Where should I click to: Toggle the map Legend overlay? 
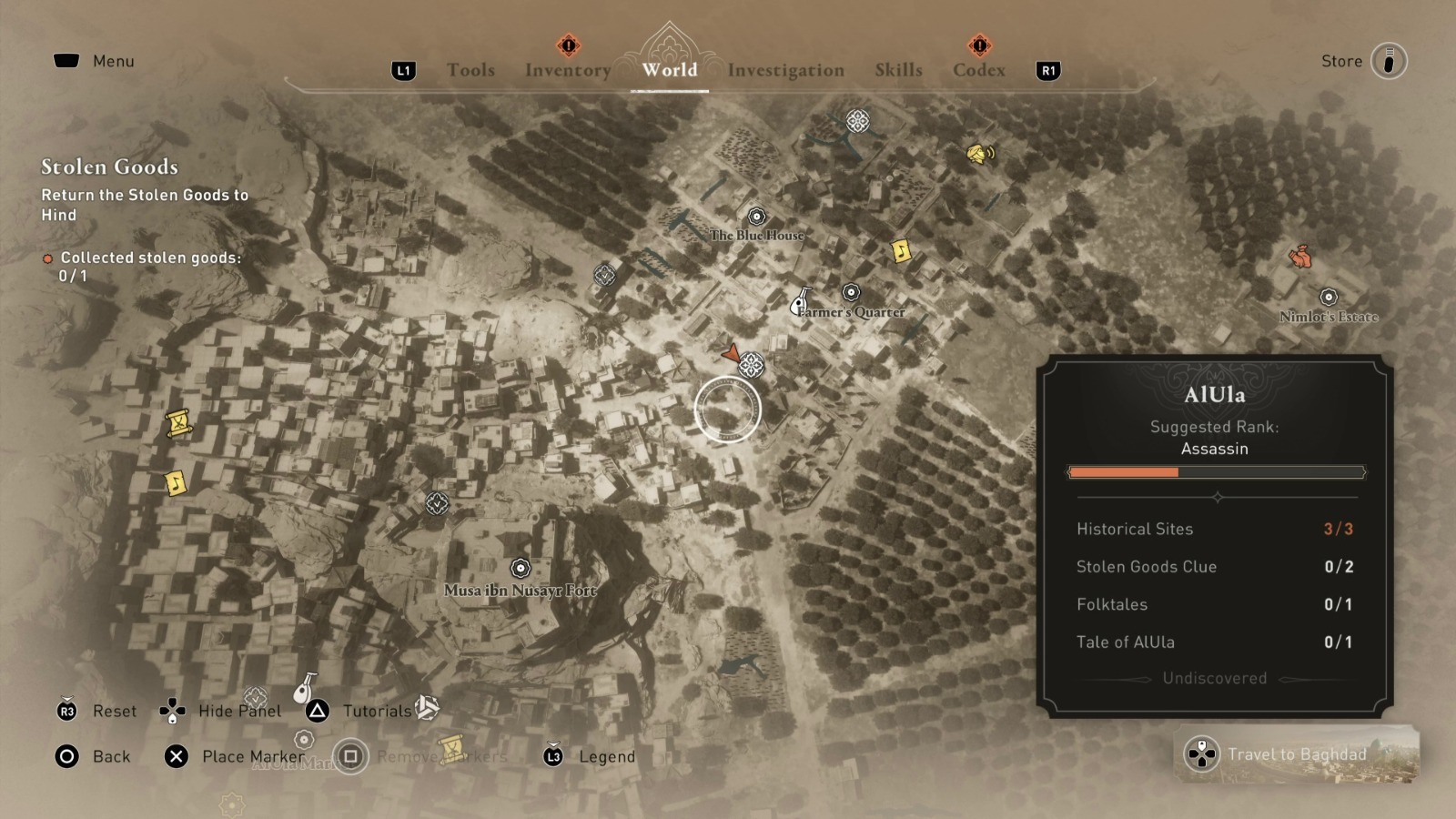coord(604,756)
